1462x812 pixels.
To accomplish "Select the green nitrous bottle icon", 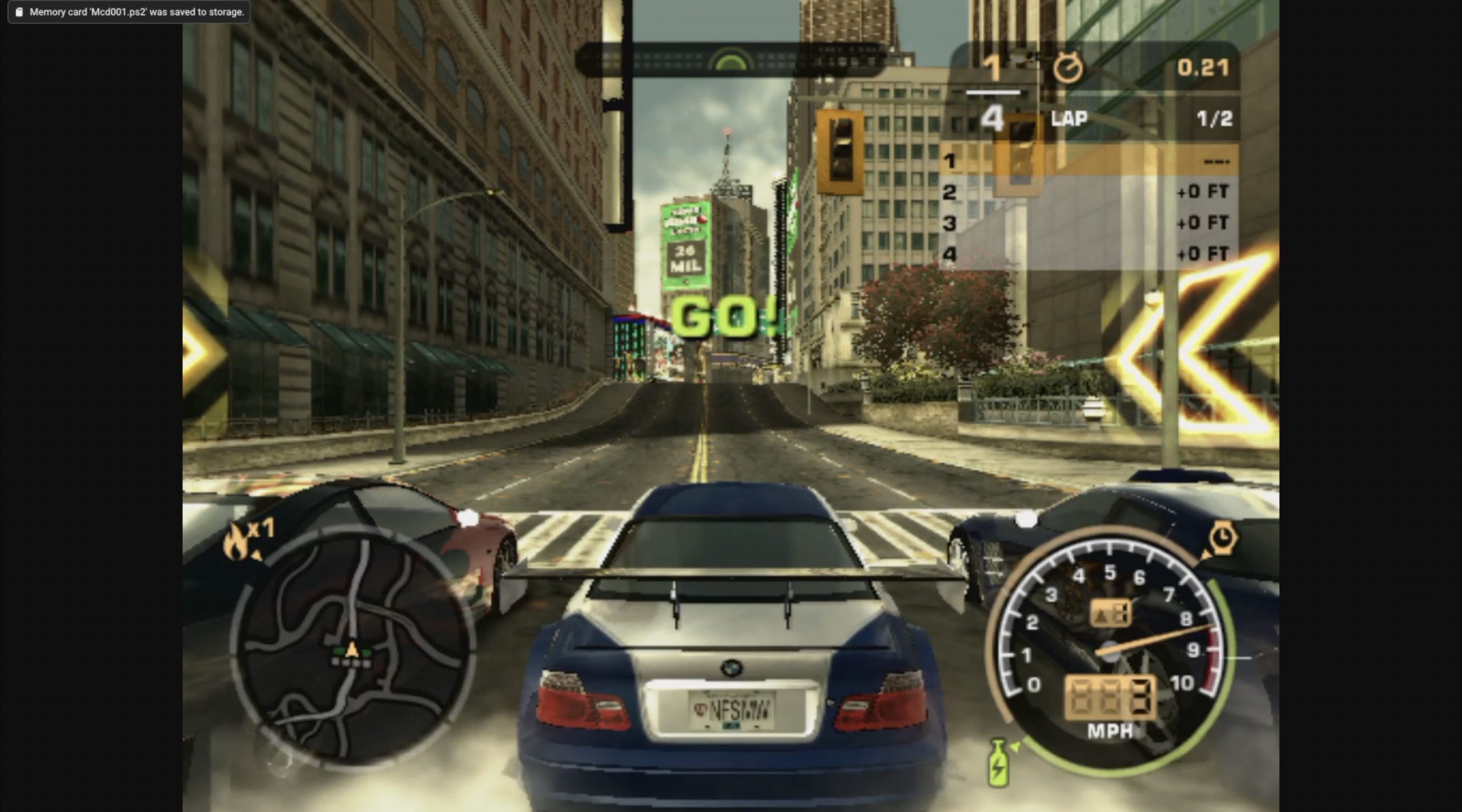I will pyautogui.click(x=998, y=763).
